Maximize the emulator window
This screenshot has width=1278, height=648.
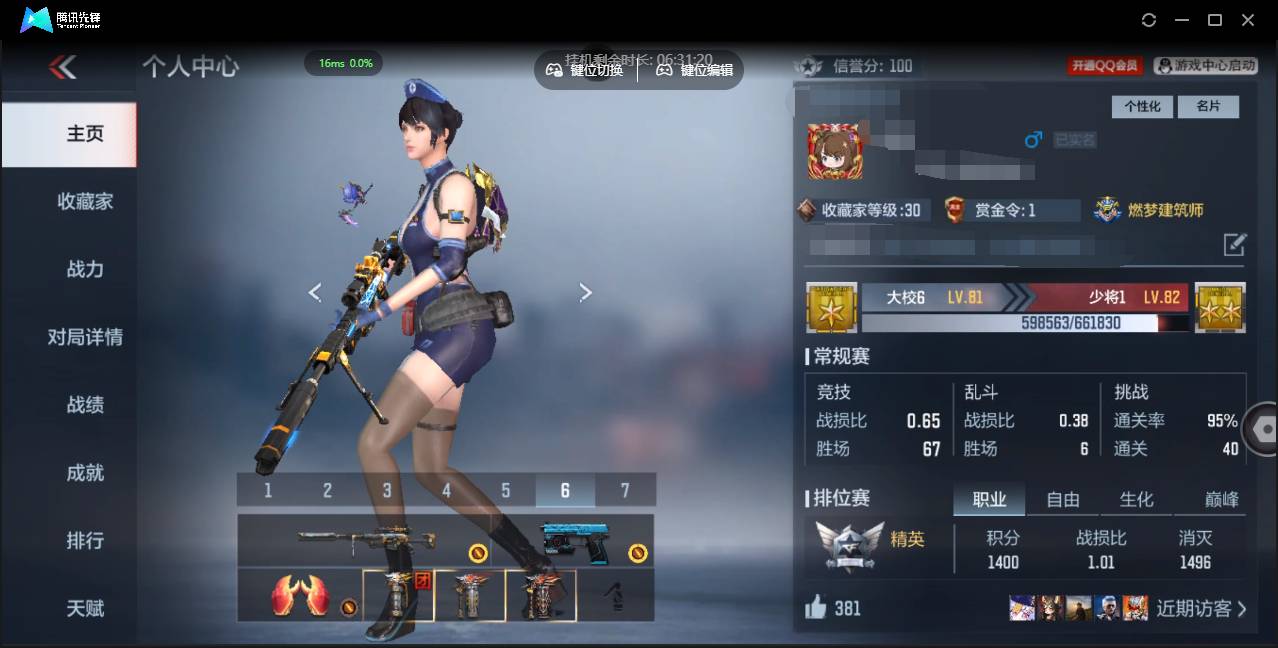click(x=1215, y=20)
